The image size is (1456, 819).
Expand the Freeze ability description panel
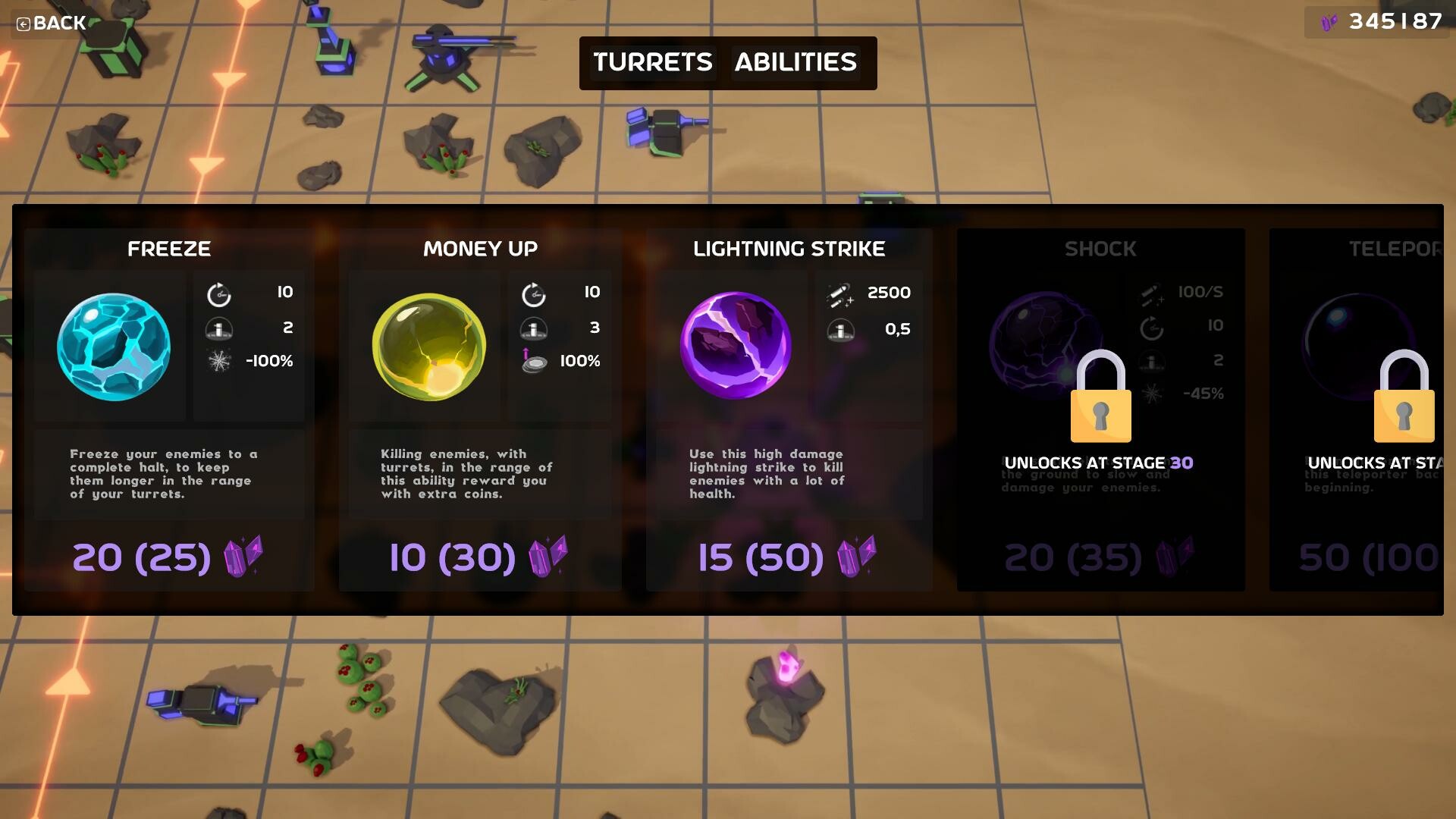[168, 474]
